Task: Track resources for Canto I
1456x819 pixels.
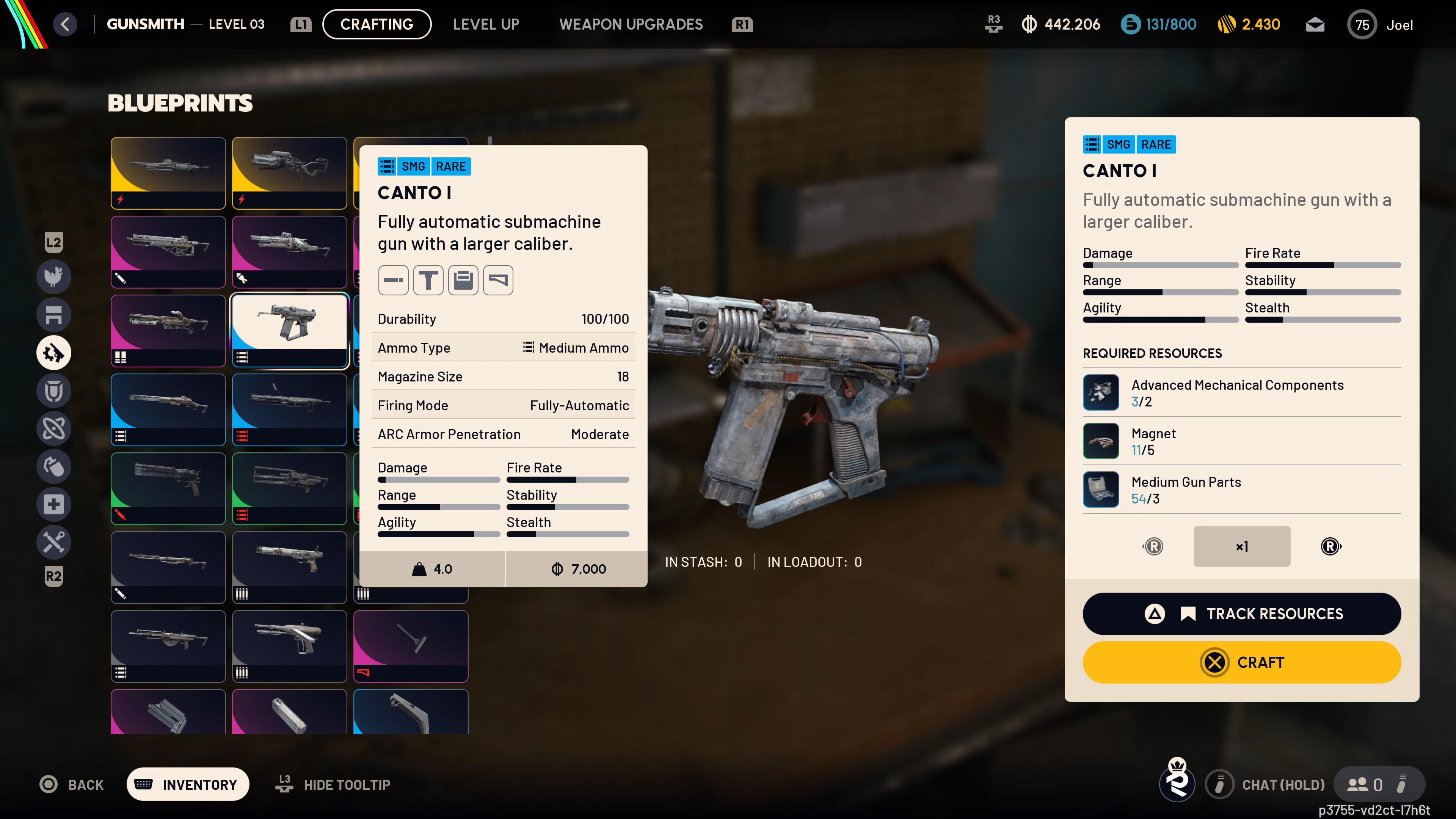Action: [1241, 614]
